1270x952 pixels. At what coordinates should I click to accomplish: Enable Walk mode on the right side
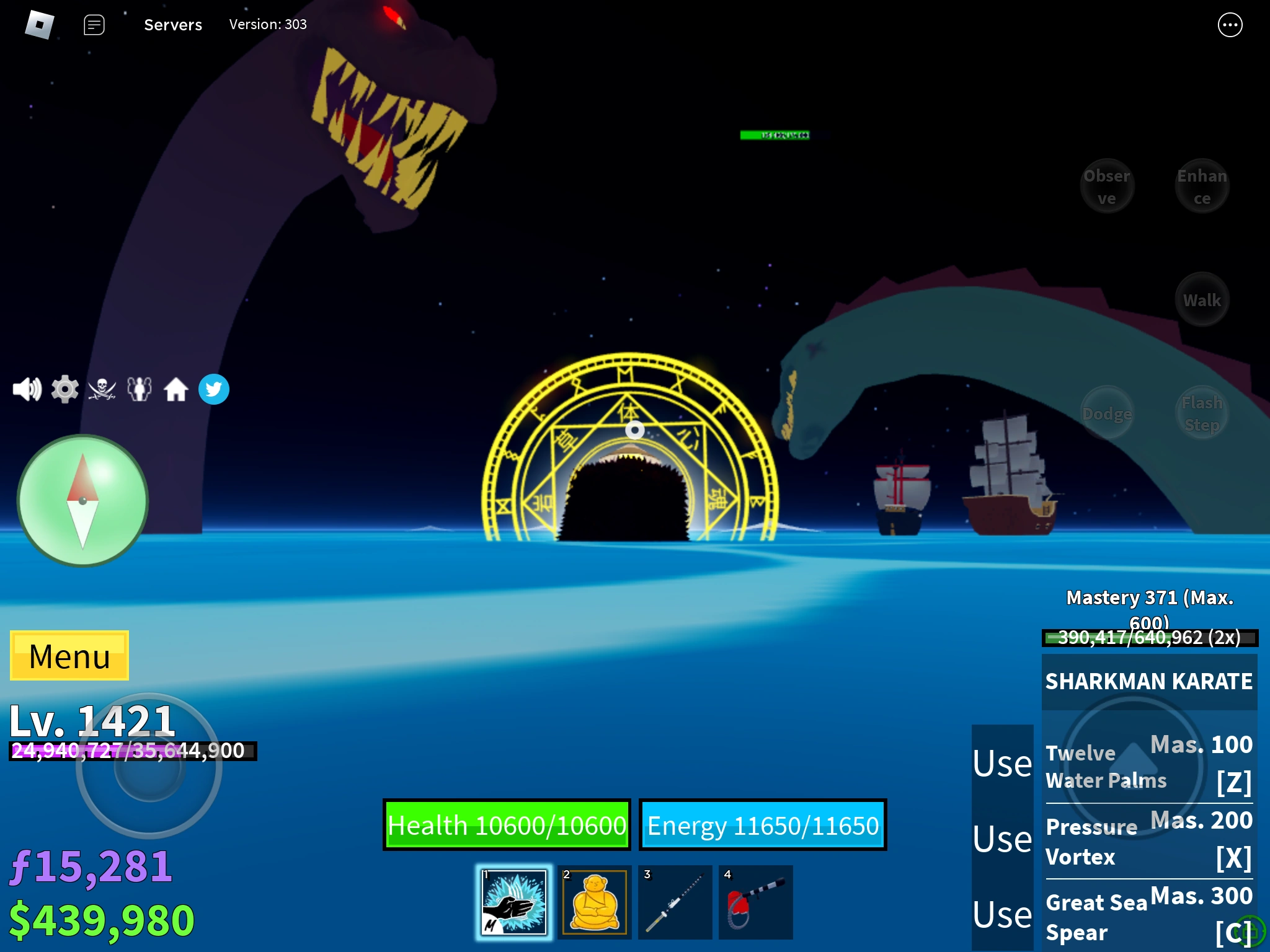[x=1202, y=299]
